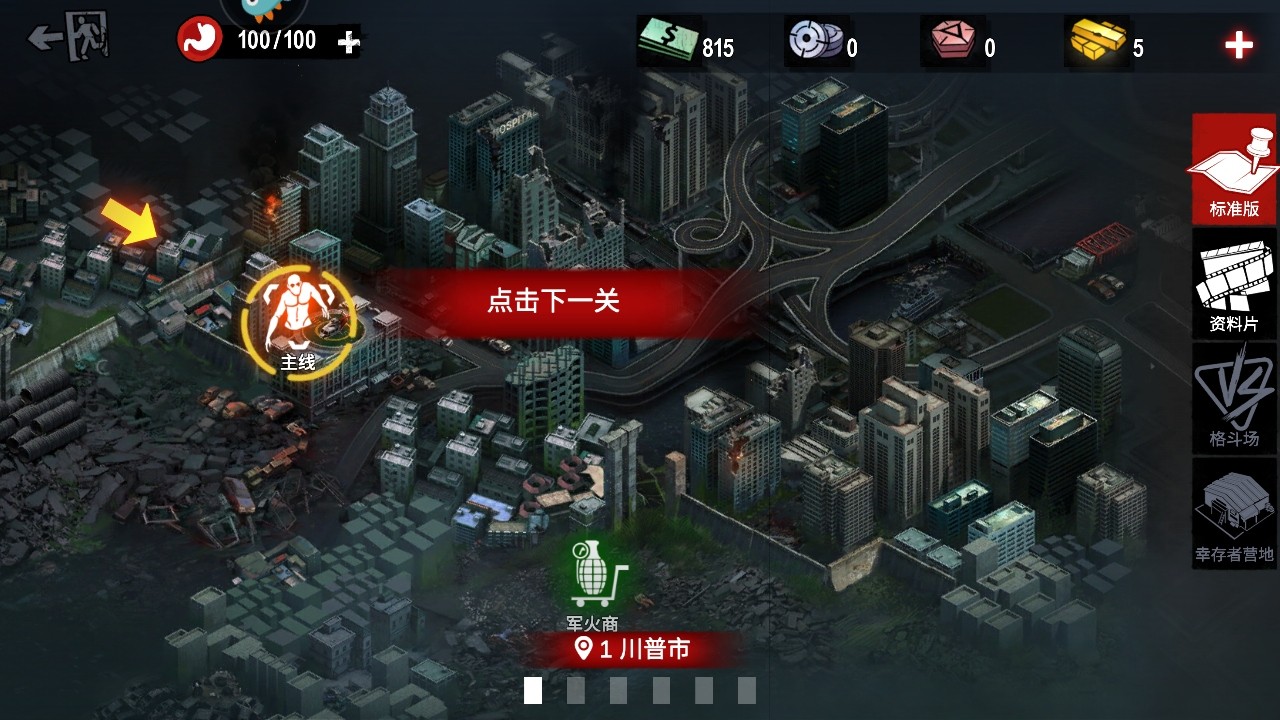Click the red plus to buy resources
Screen dimensions: 1280x720
[x=1240, y=44]
